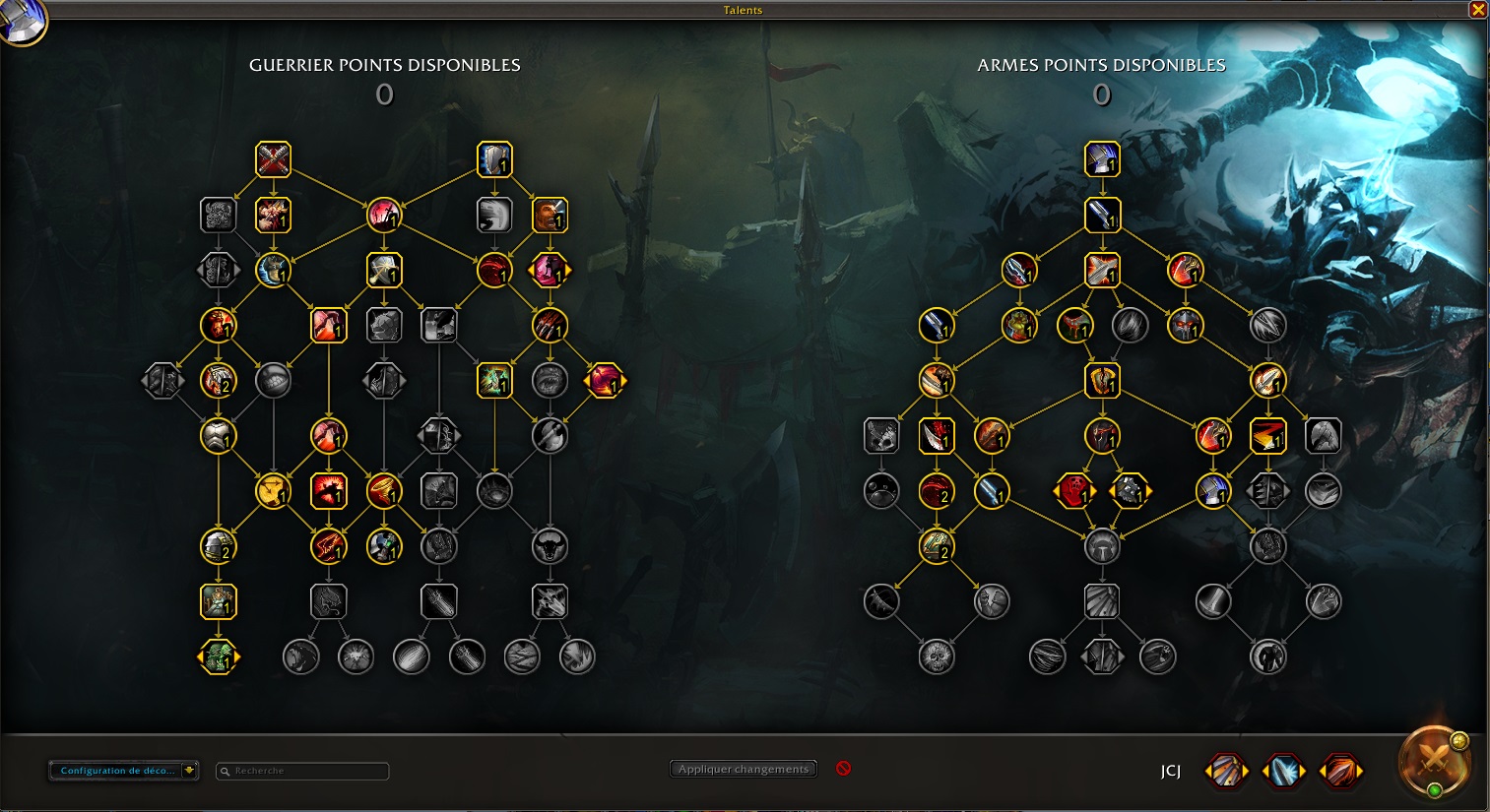
Task: Click the green goblin-faced talent node
Action: pyautogui.click(x=218, y=656)
